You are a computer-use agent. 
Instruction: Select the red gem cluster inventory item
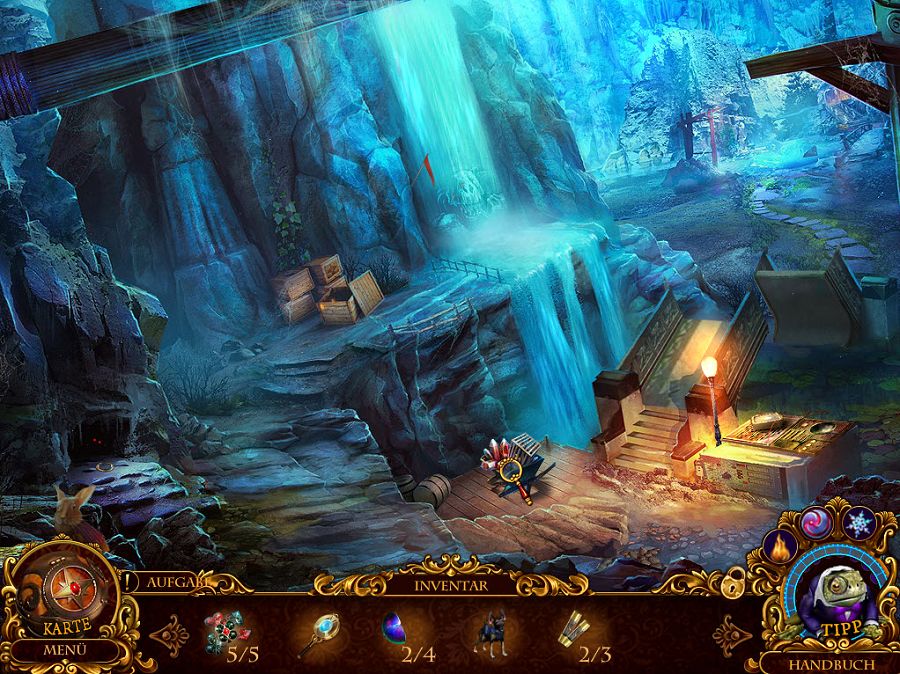tap(226, 631)
